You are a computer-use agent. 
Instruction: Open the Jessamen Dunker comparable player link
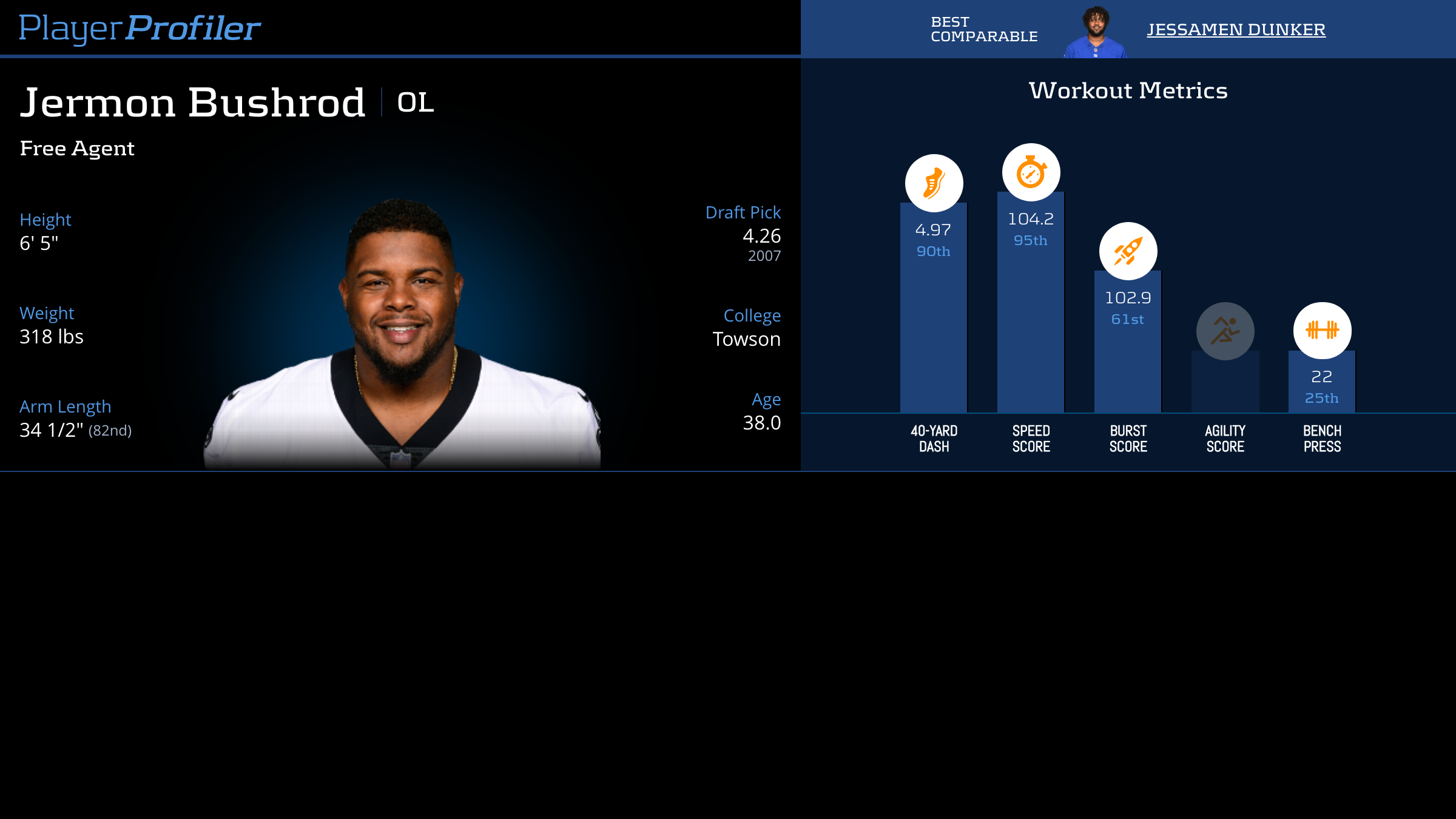point(1236,29)
